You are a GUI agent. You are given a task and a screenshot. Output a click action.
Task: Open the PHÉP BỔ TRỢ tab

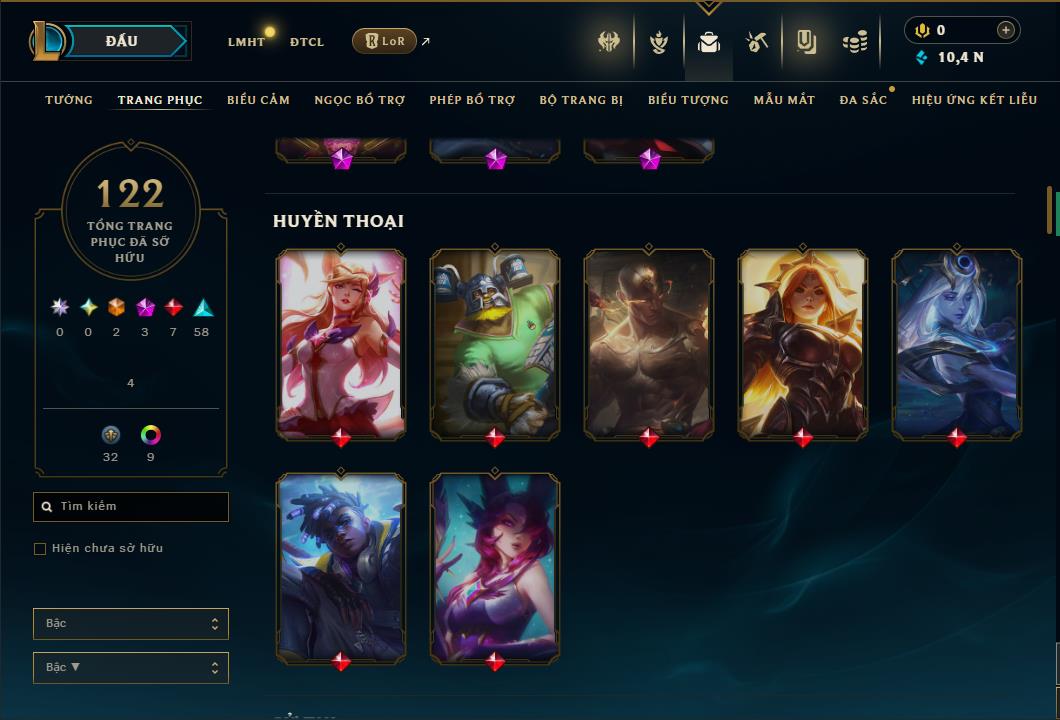pos(472,100)
